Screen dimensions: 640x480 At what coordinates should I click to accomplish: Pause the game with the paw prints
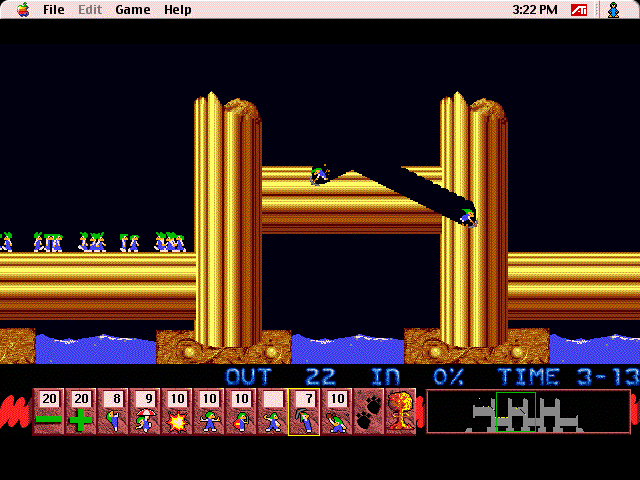(x=368, y=412)
